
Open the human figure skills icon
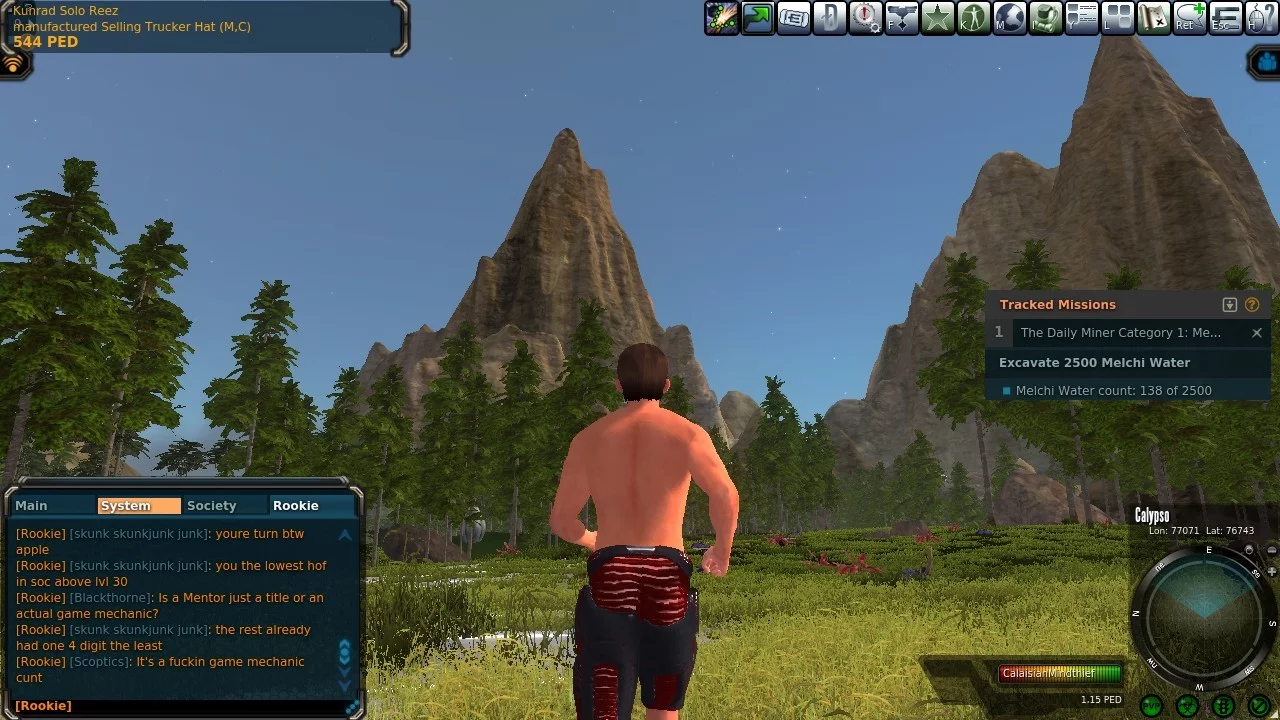(973, 18)
